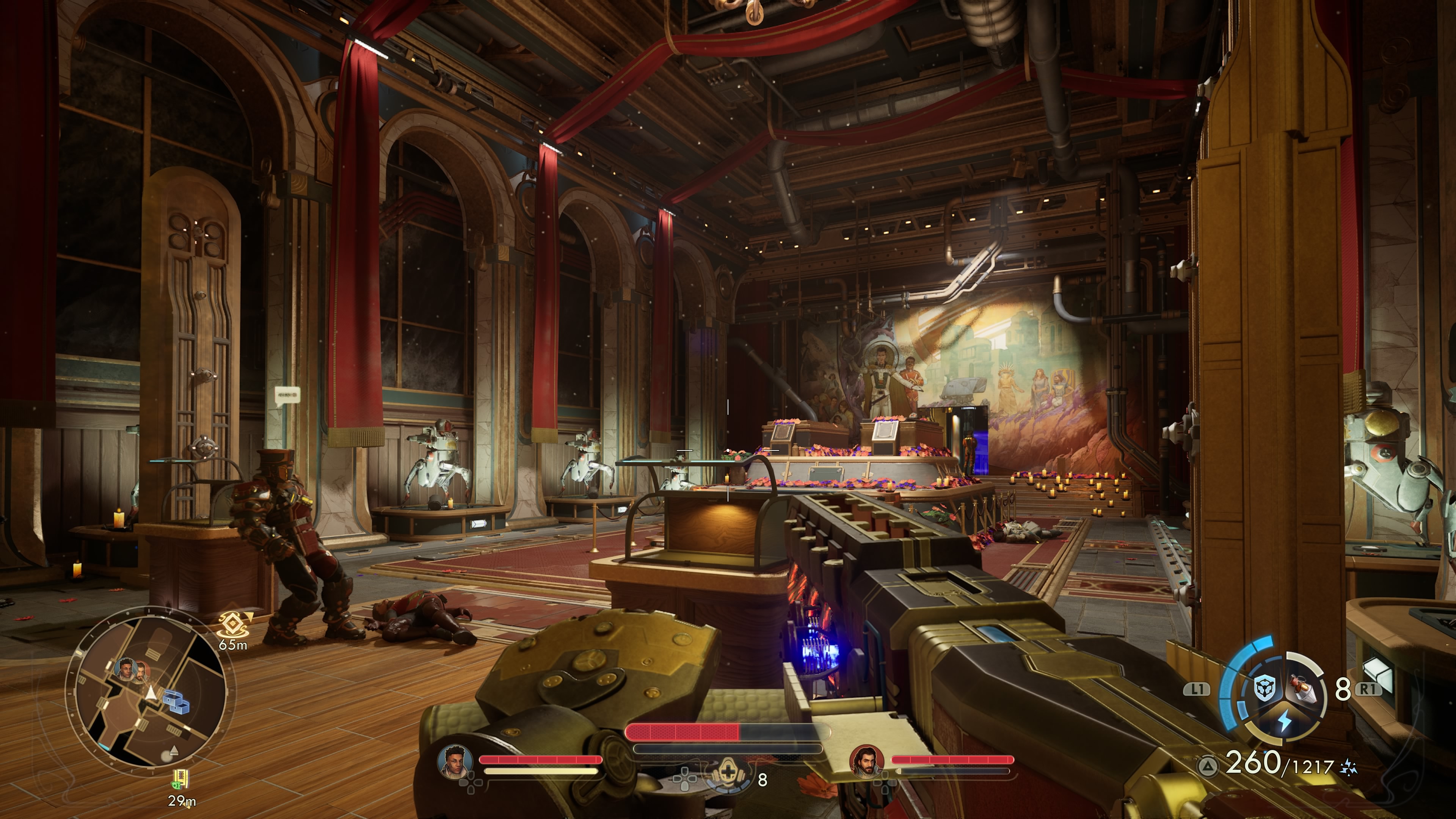Select the lightning bolt segment of the wheel
Image resolution: width=1456 pixels, height=819 pixels.
point(1284,722)
